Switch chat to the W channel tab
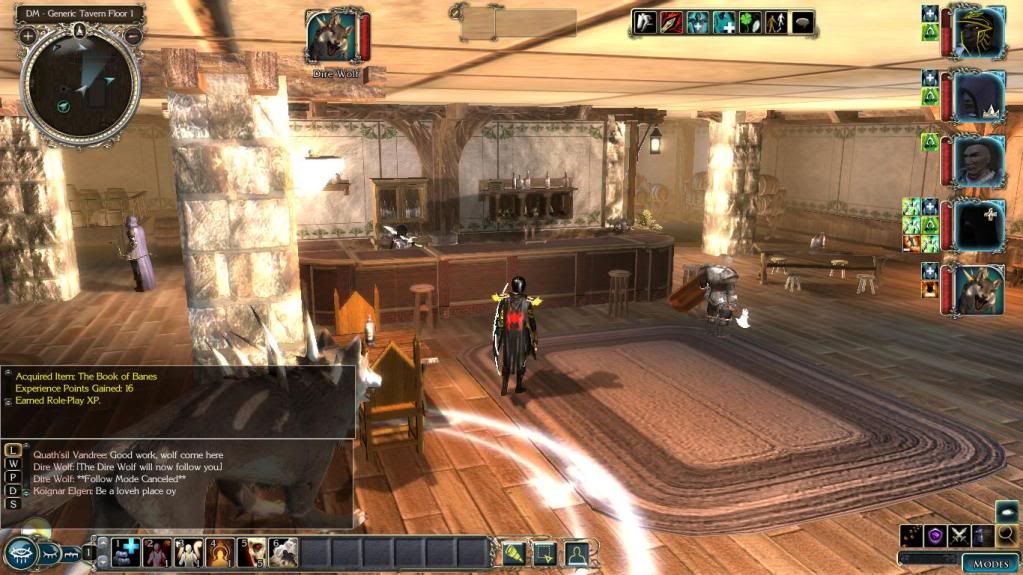1023x575 pixels. (x=13, y=462)
